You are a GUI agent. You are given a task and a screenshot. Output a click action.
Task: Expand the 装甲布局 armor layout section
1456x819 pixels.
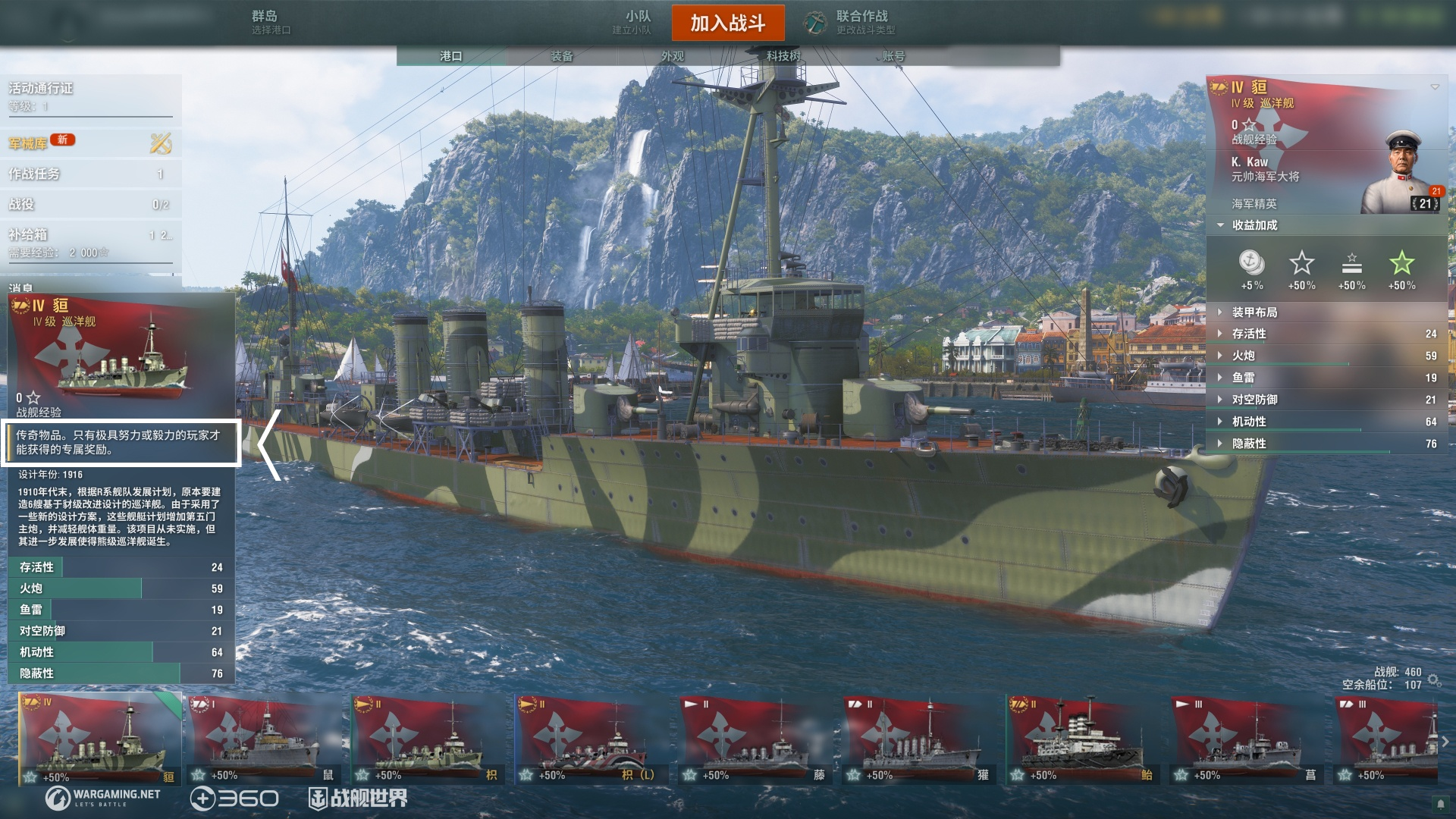coord(1254,312)
